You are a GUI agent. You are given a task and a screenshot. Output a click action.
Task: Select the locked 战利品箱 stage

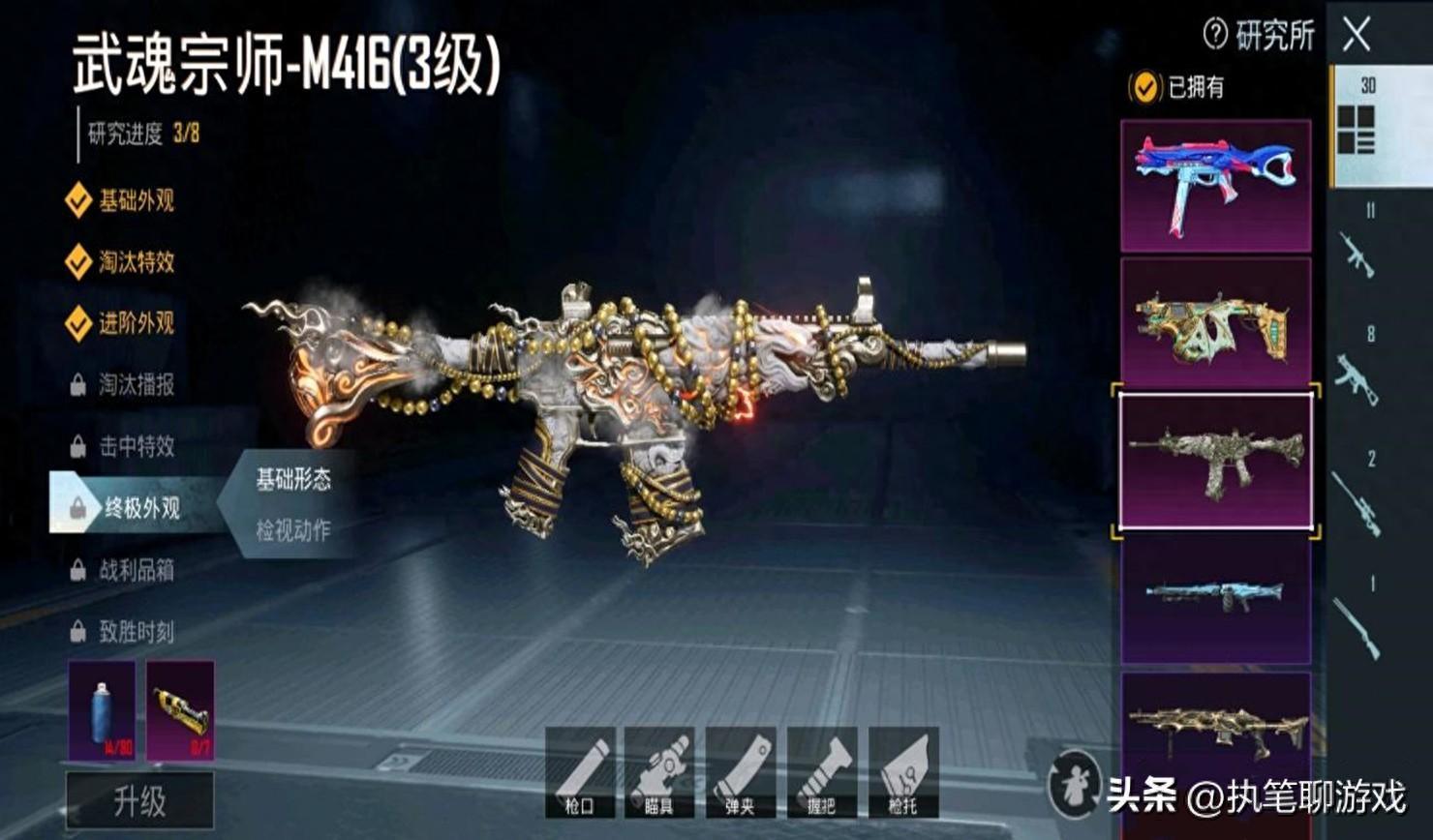pos(135,570)
